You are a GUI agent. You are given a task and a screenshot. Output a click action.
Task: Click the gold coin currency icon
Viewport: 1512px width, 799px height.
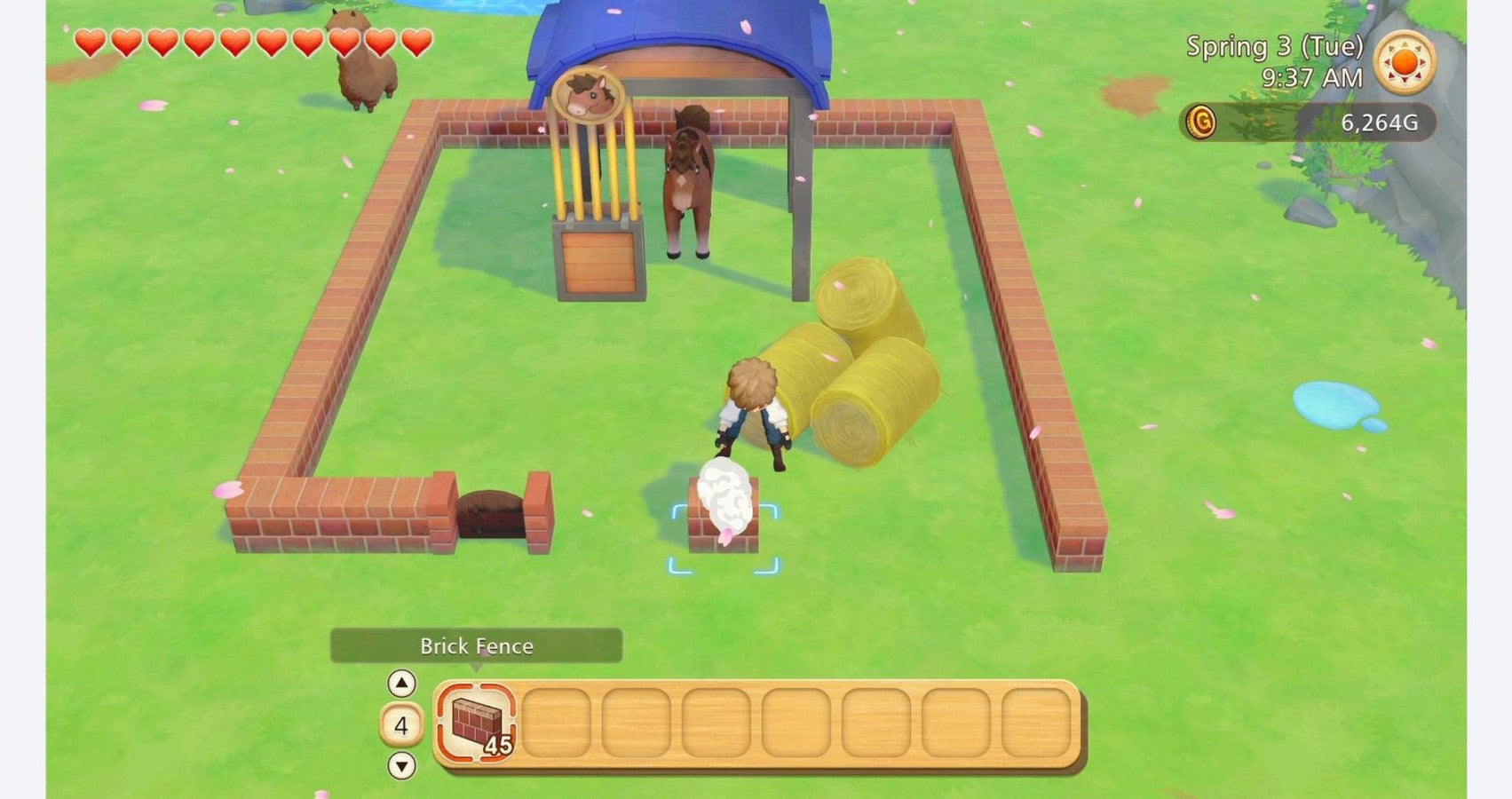[x=1202, y=123]
